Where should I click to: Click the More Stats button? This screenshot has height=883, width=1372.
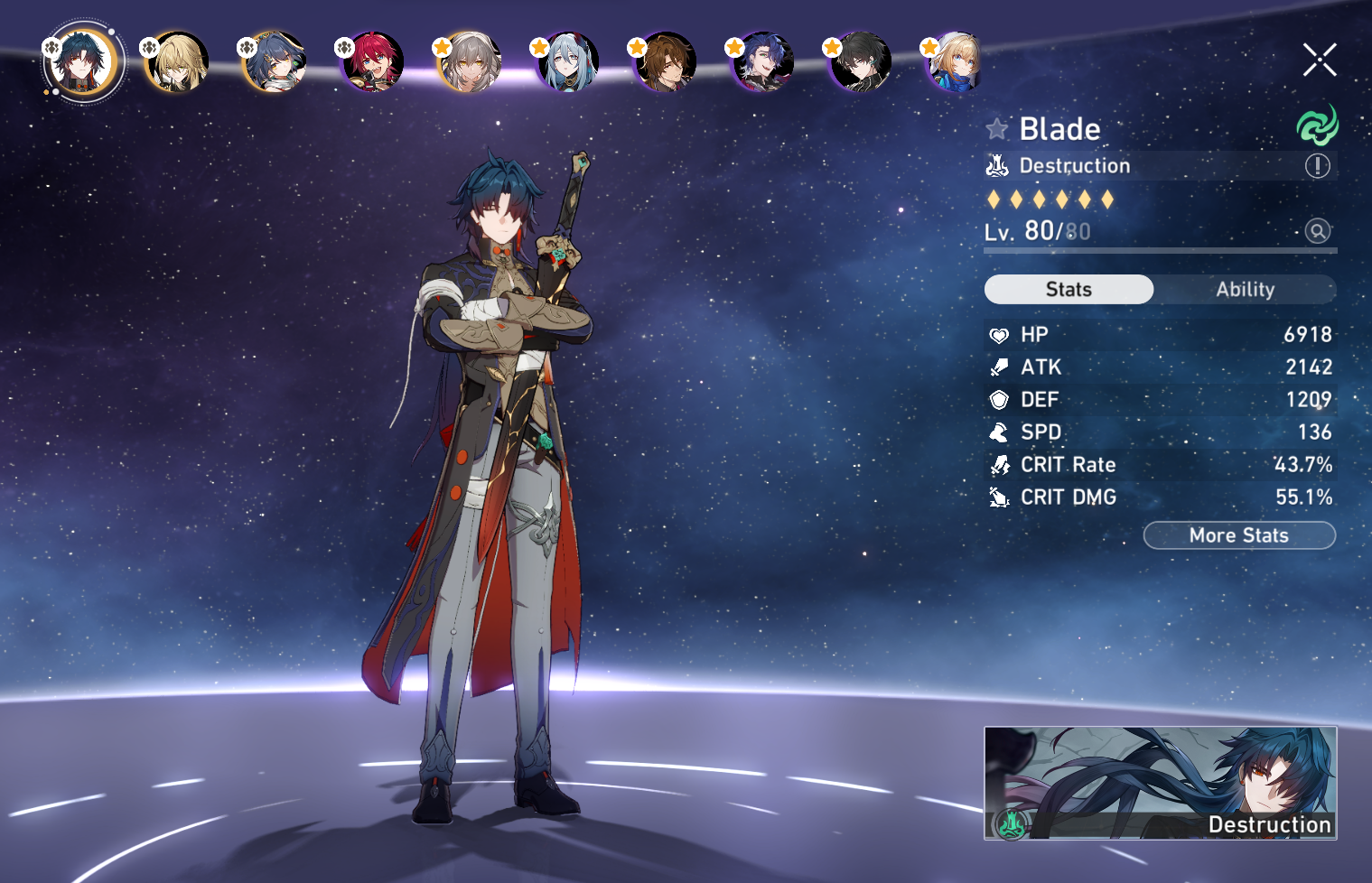pyautogui.click(x=1238, y=534)
